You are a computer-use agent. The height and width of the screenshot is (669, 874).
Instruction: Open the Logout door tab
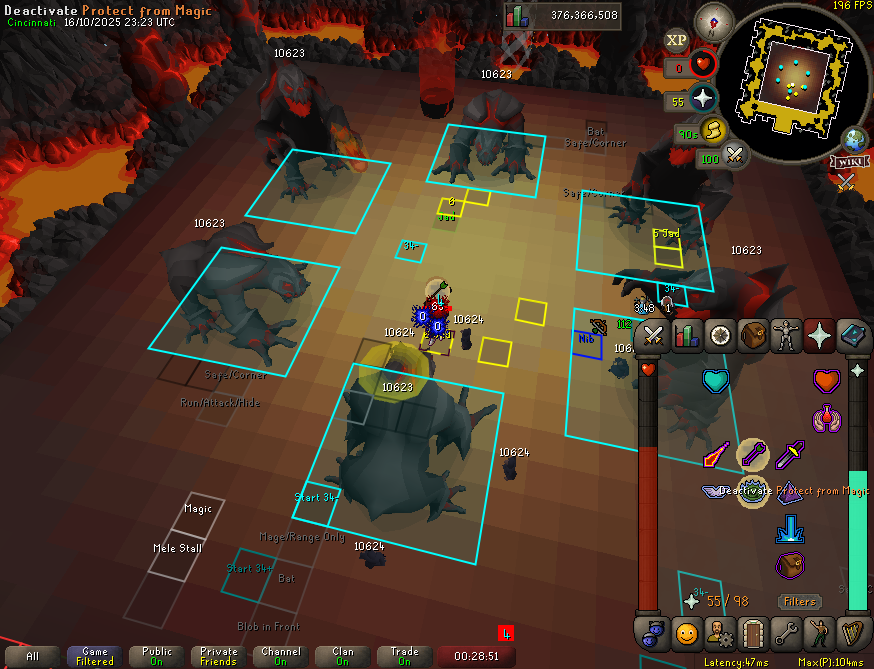753,633
